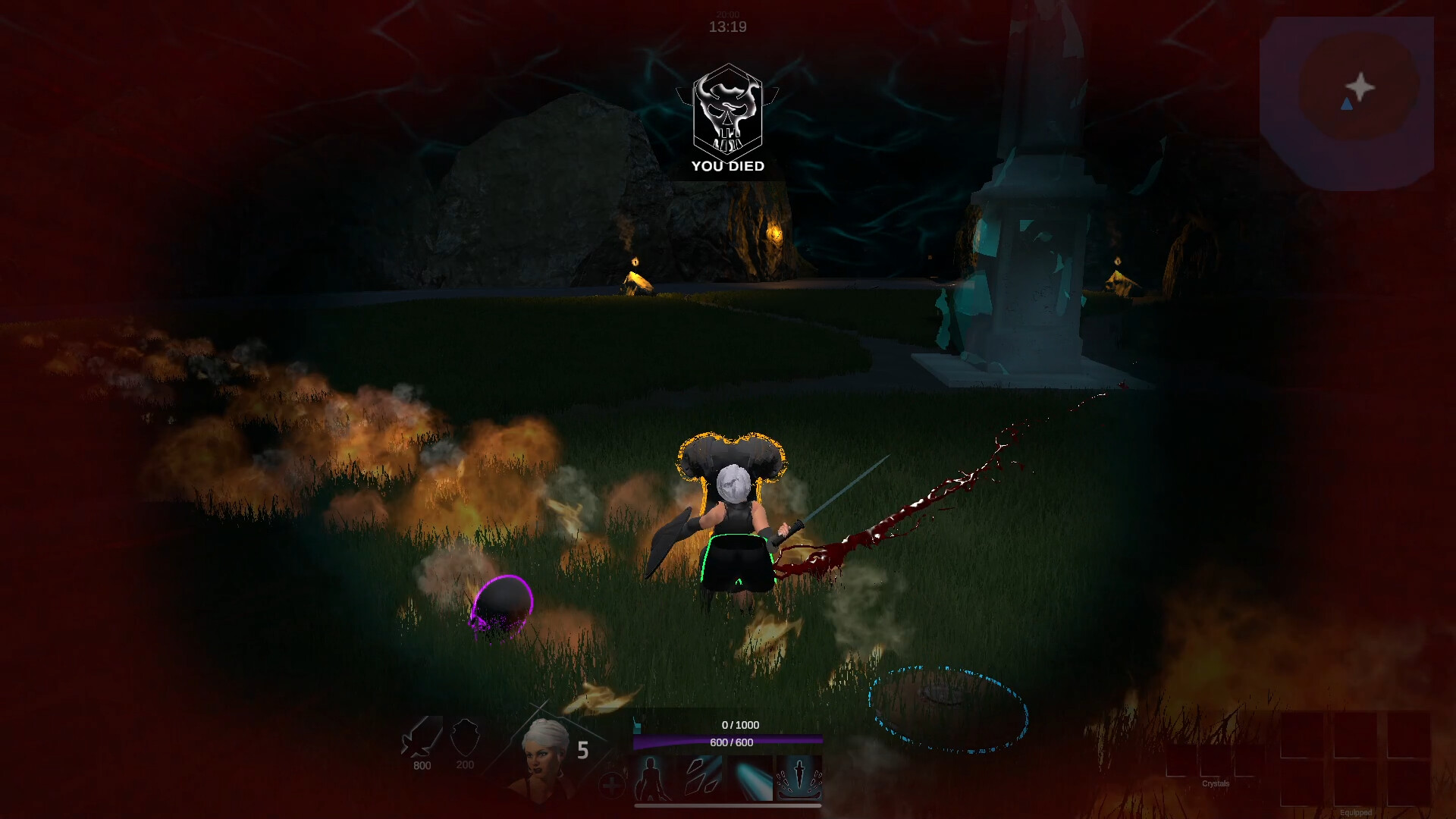Screen dimensions: 1456x819
Task: Trigger the light beam ability icon
Action: 750,779
